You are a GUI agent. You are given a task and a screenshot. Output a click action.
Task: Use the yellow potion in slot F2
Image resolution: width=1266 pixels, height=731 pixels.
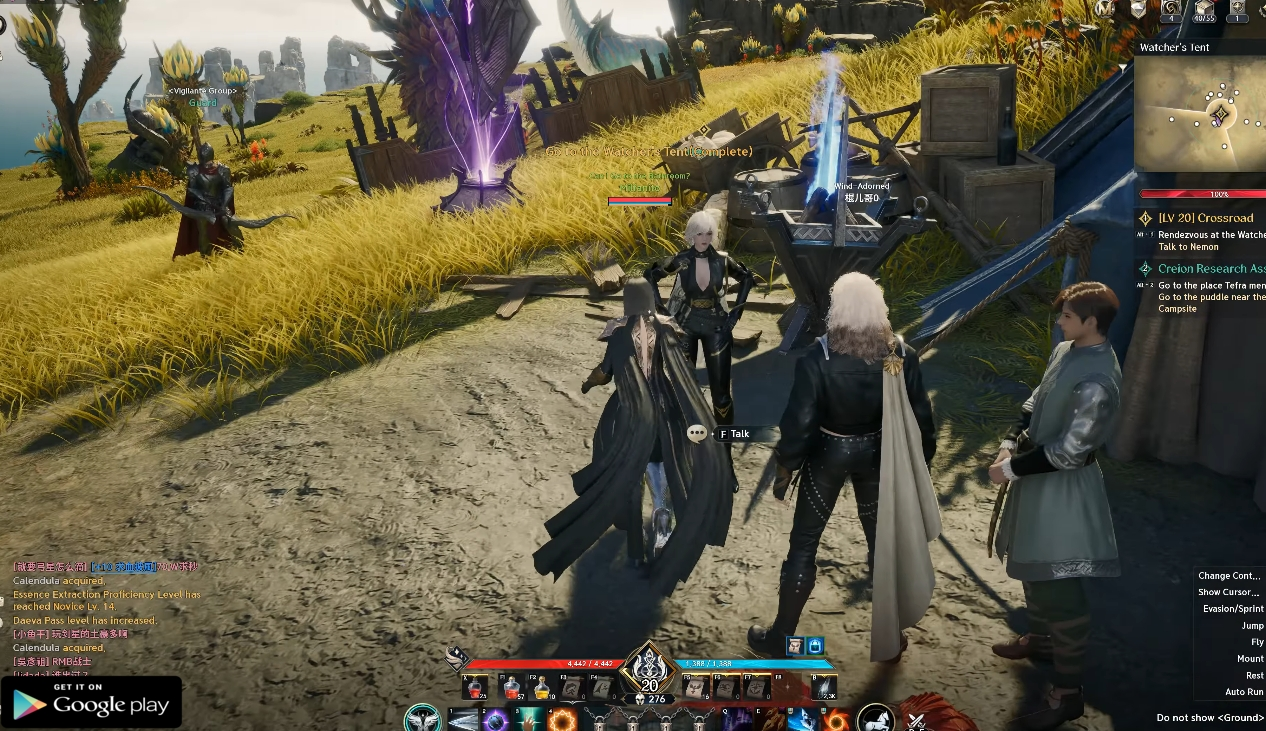[543, 689]
